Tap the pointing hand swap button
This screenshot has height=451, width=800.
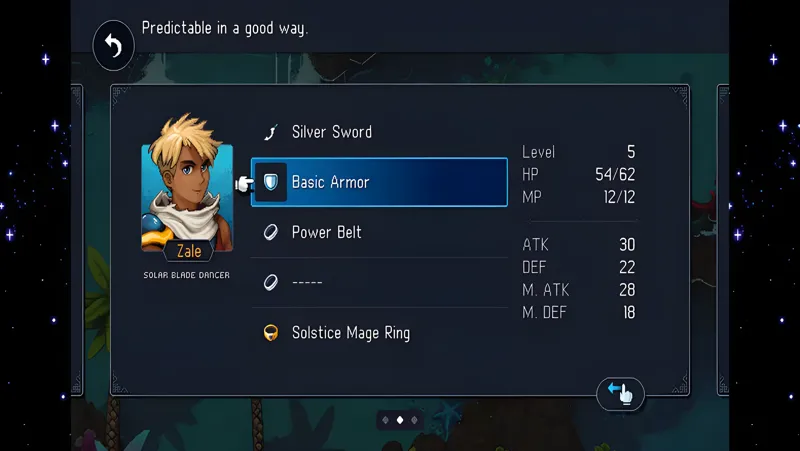point(620,393)
